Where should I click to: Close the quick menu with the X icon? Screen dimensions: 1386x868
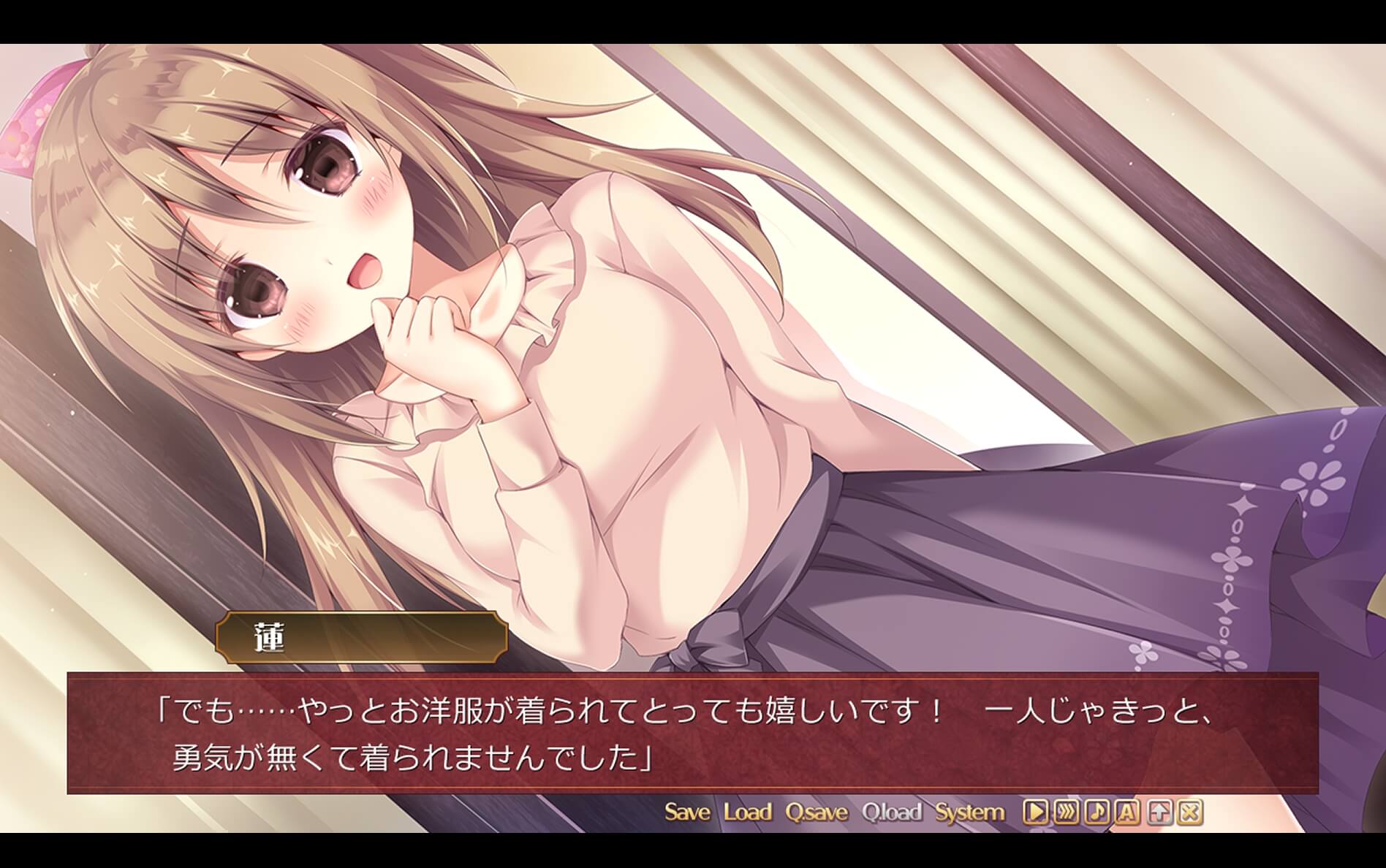[1189, 811]
